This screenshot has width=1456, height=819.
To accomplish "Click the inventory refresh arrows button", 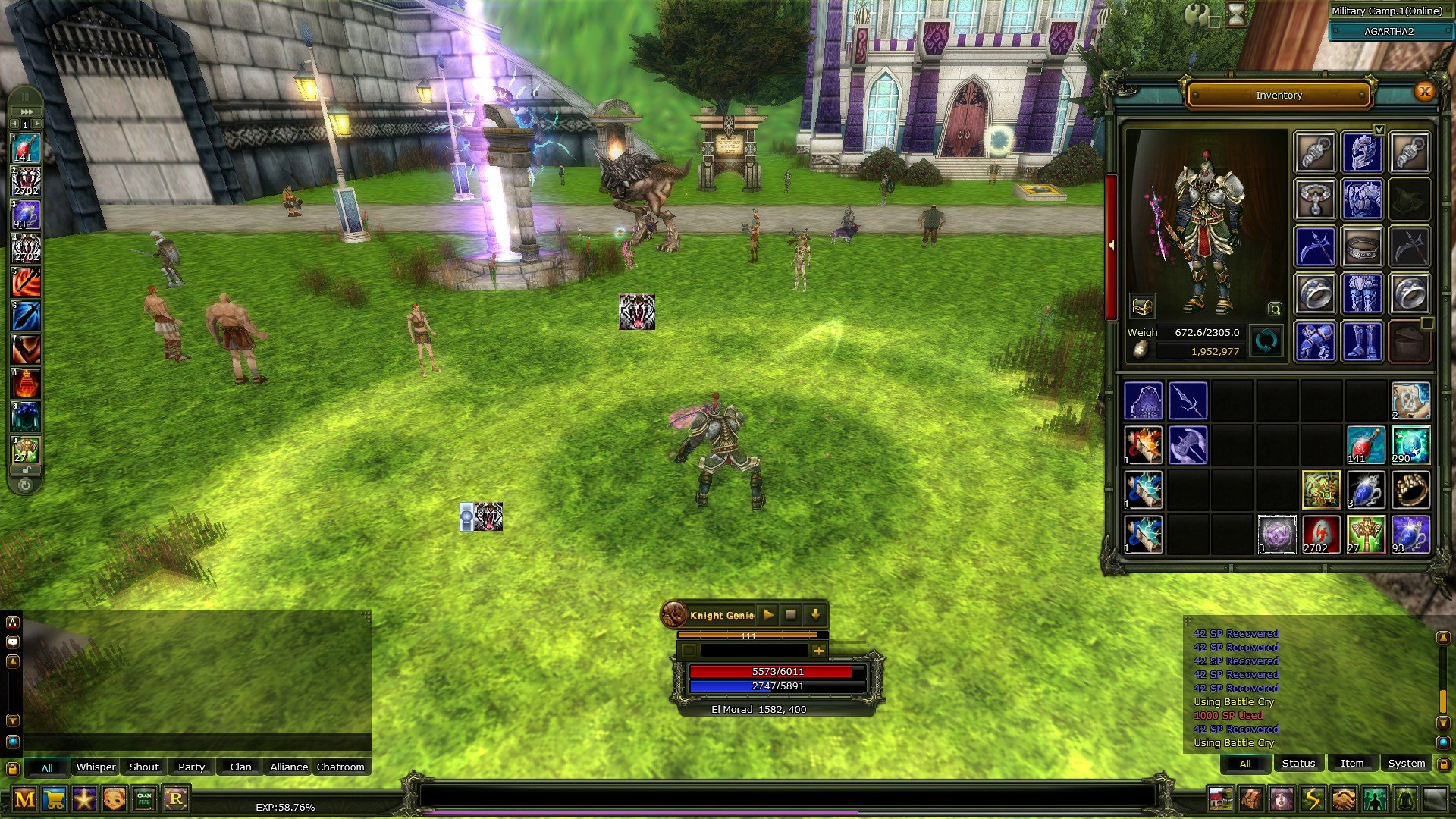I will tap(1266, 341).
